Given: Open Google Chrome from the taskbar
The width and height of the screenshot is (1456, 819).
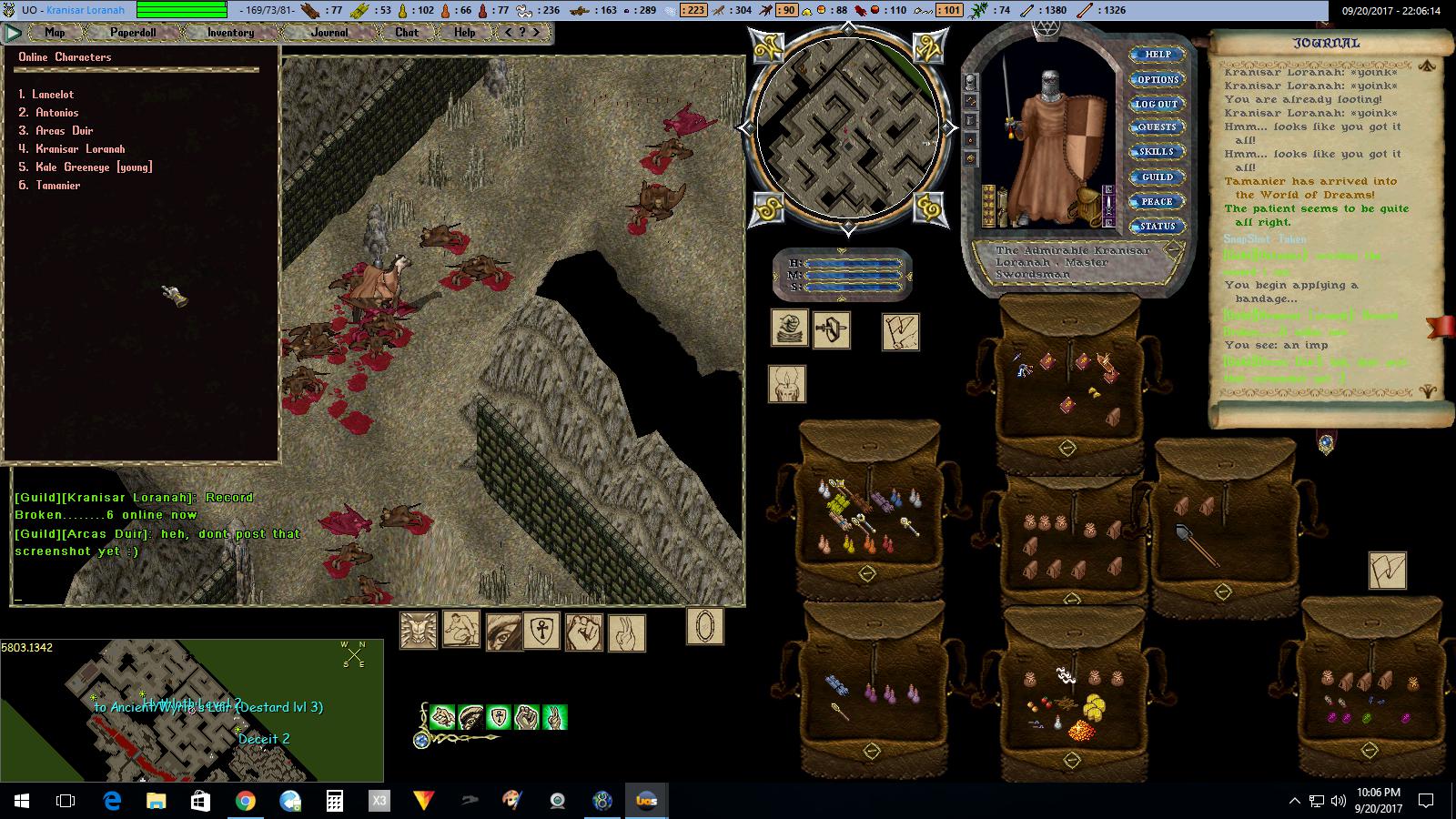Looking at the screenshot, I should pyautogui.click(x=245, y=801).
